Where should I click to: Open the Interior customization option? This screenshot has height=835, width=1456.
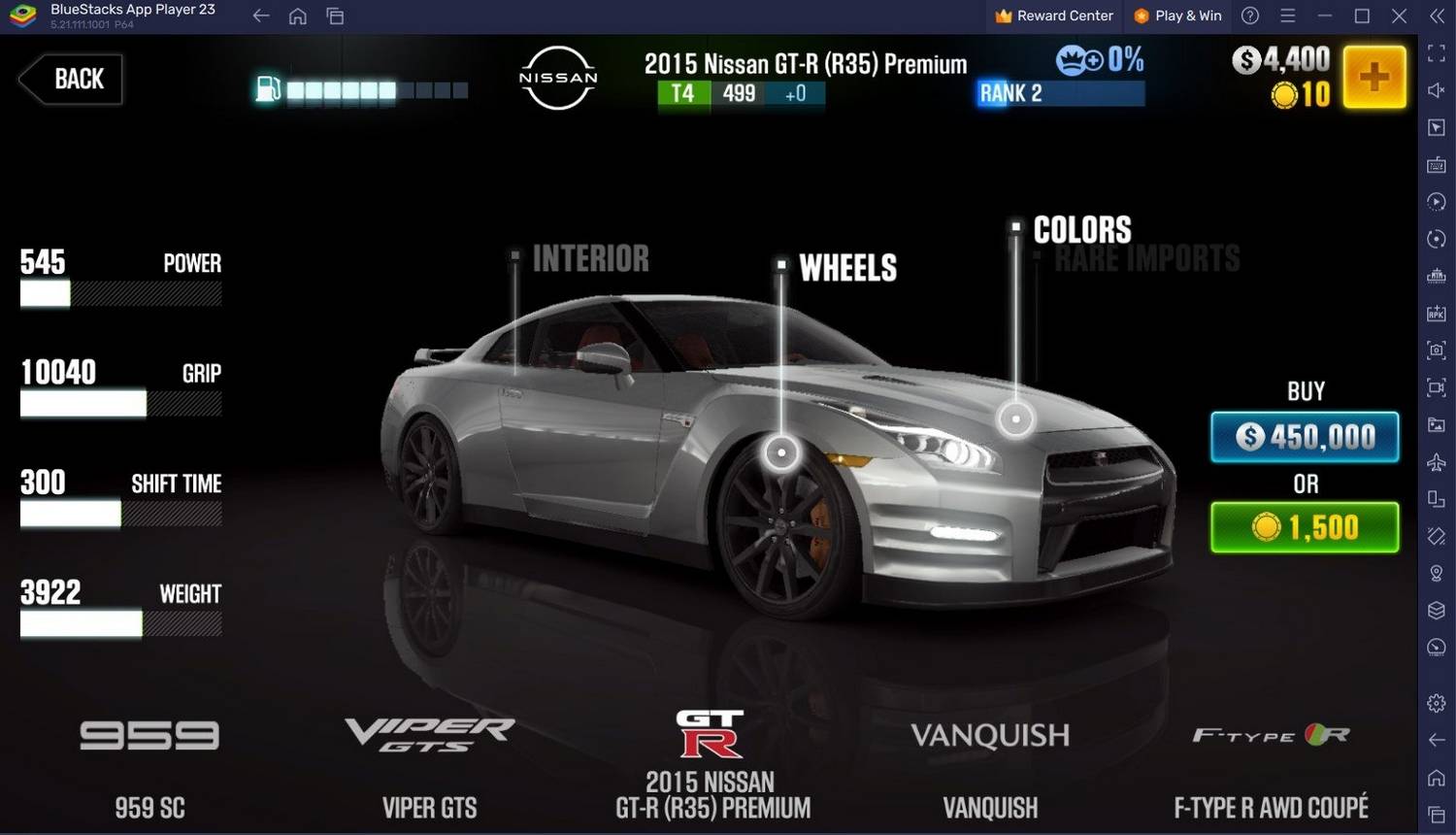coord(589,259)
